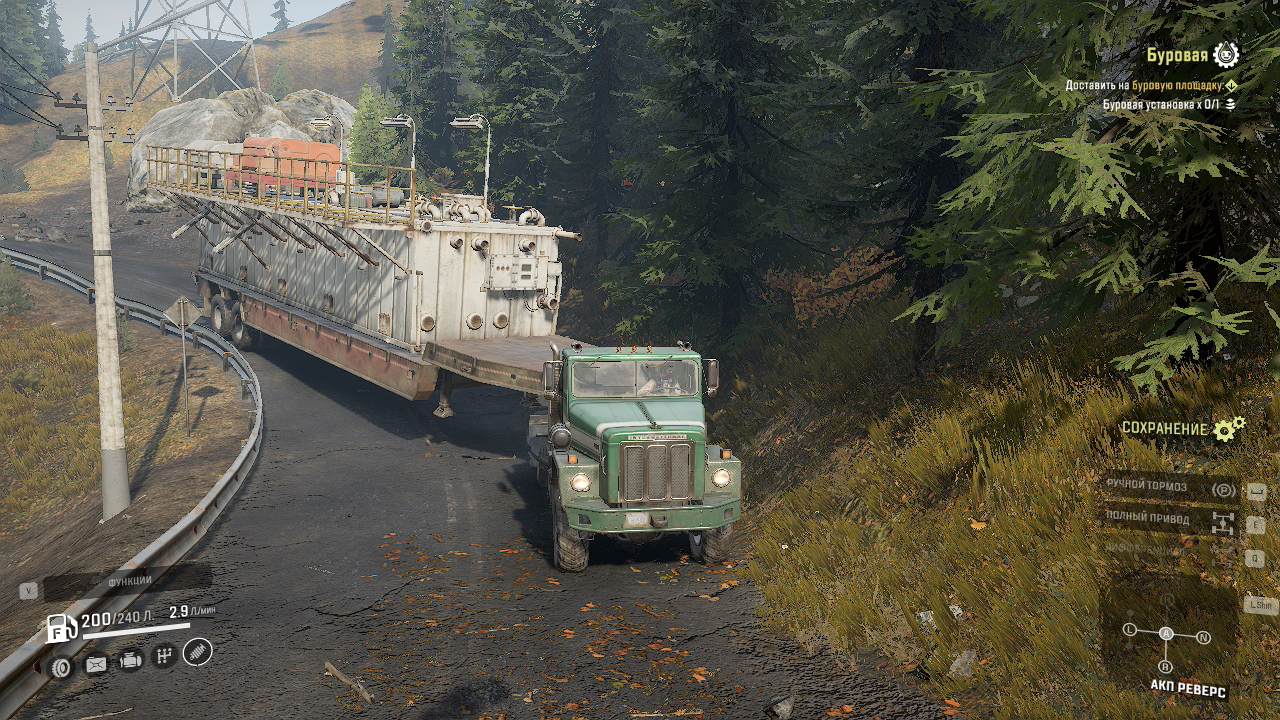The width and height of the screenshot is (1280, 720).
Task: Click the fuel tank damage status icon
Action: click(96, 664)
